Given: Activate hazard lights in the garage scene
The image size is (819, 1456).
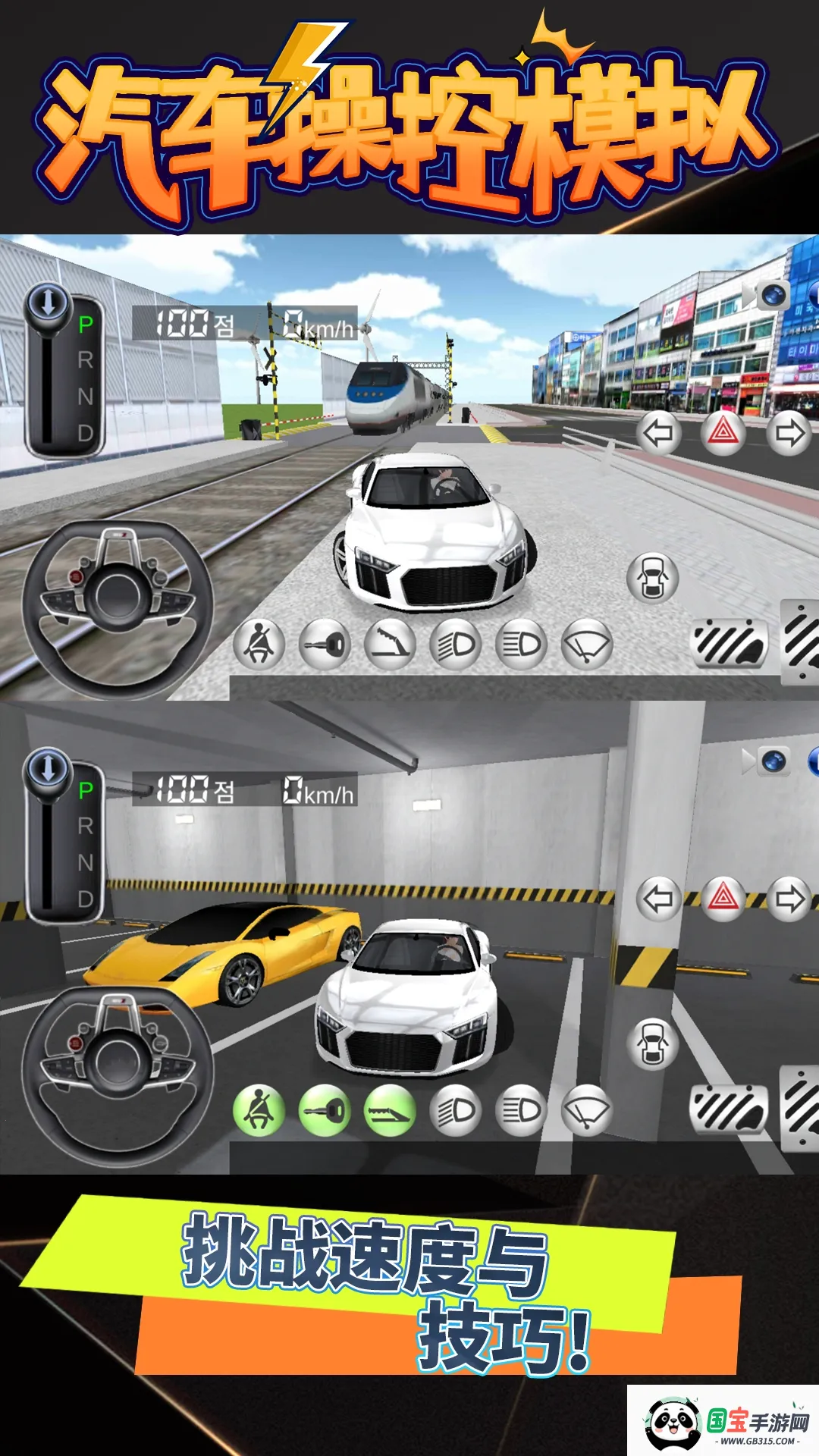Looking at the screenshot, I should [x=723, y=899].
